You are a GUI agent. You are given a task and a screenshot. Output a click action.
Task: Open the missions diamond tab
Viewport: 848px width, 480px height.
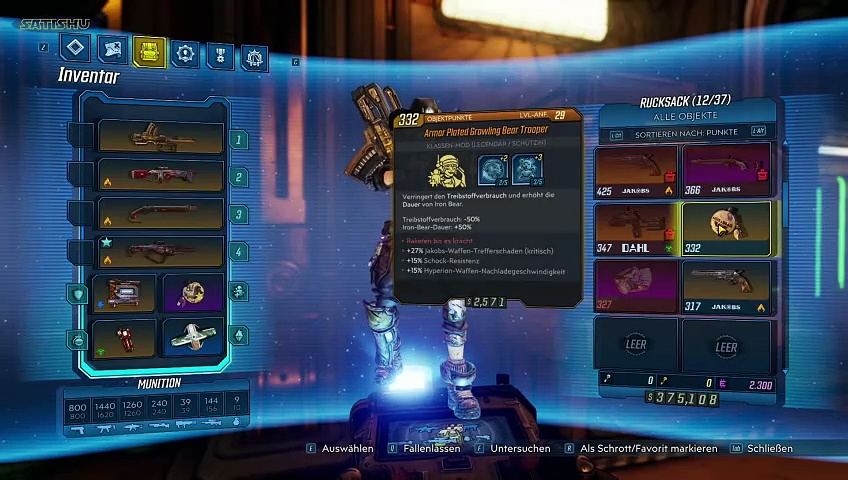pyautogui.click(x=76, y=48)
